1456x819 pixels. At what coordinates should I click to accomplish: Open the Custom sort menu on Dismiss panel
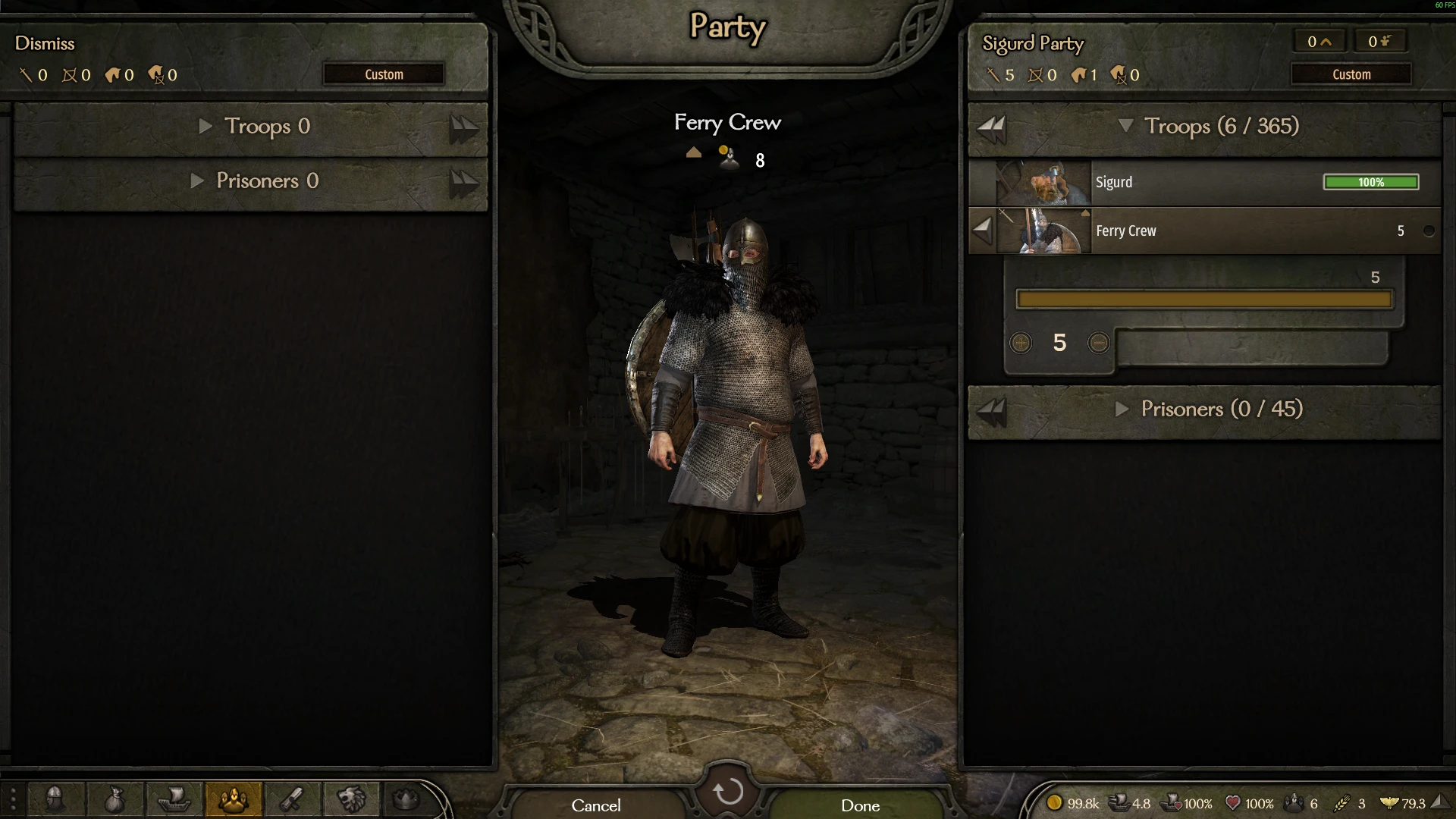(383, 74)
